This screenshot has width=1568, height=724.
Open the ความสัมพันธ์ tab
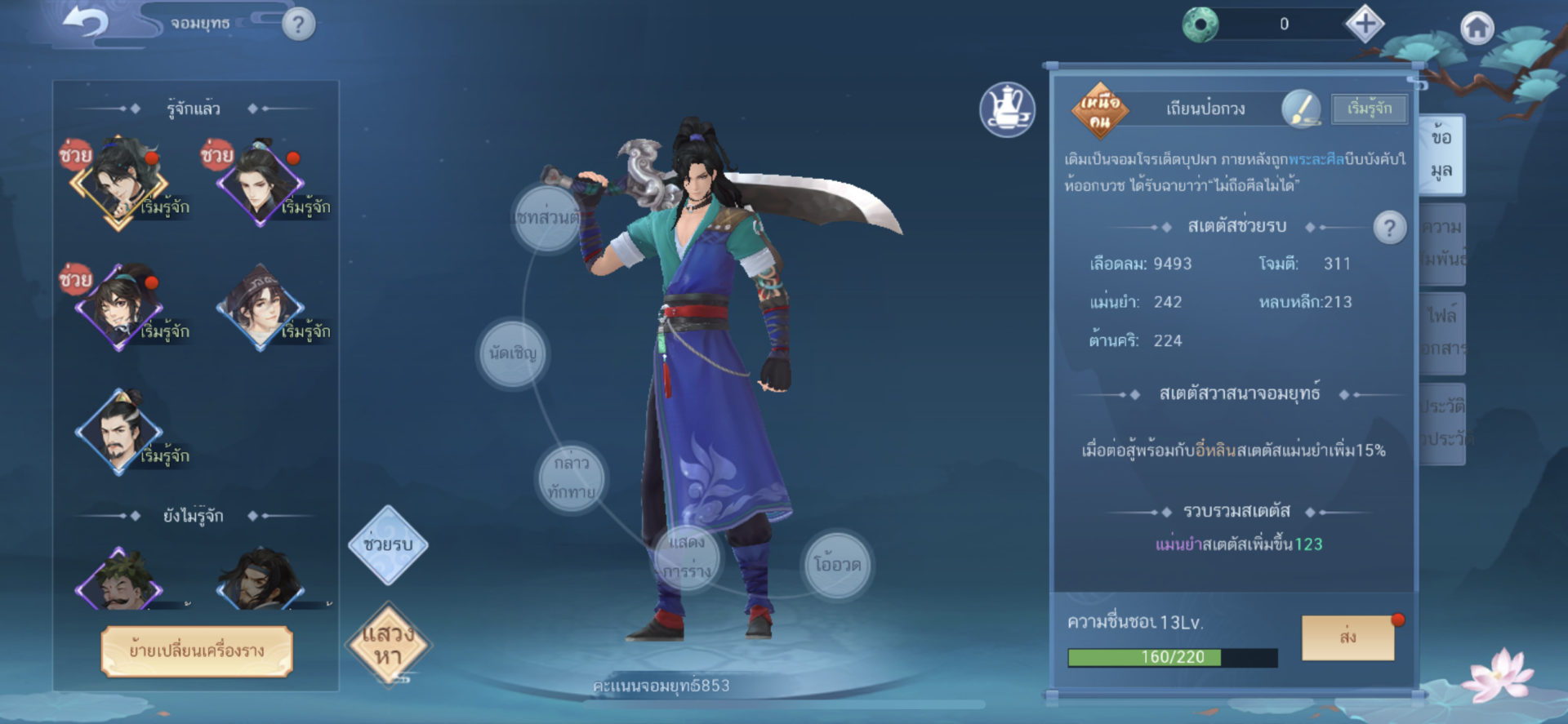1443,242
